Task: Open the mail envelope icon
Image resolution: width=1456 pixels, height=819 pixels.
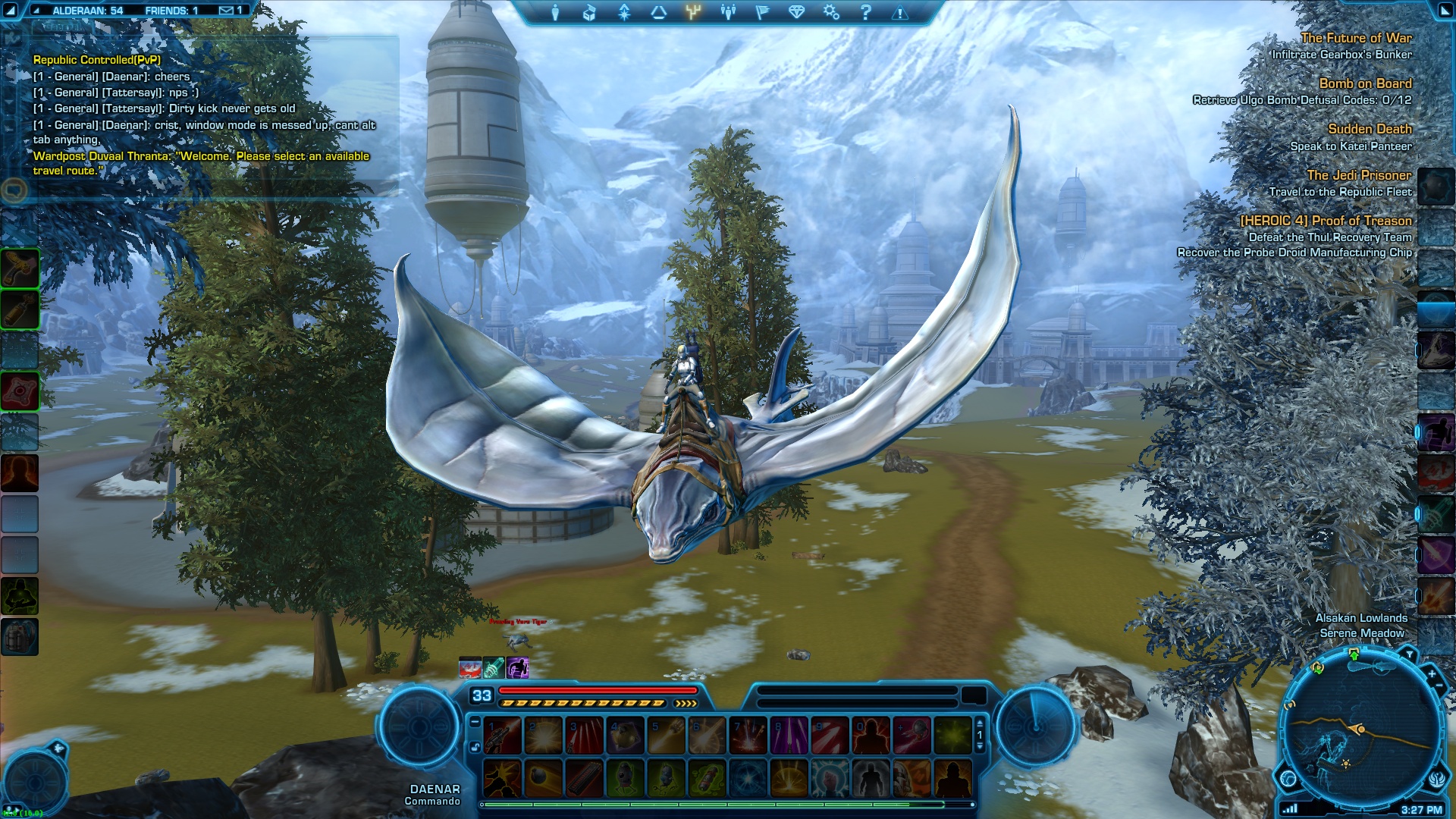Action: pos(227,11)
